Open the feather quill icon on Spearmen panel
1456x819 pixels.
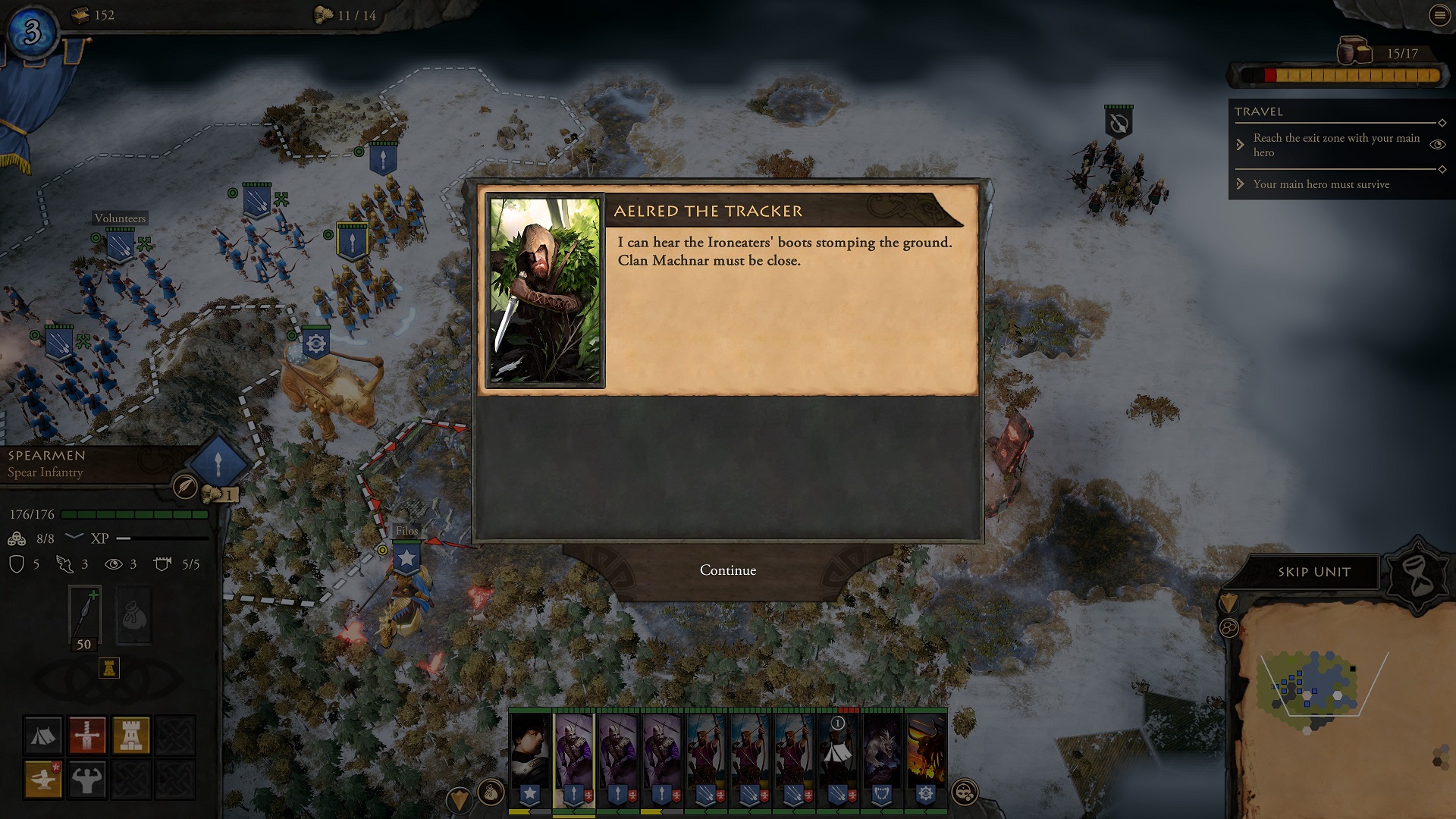click(x=185, y=486)
